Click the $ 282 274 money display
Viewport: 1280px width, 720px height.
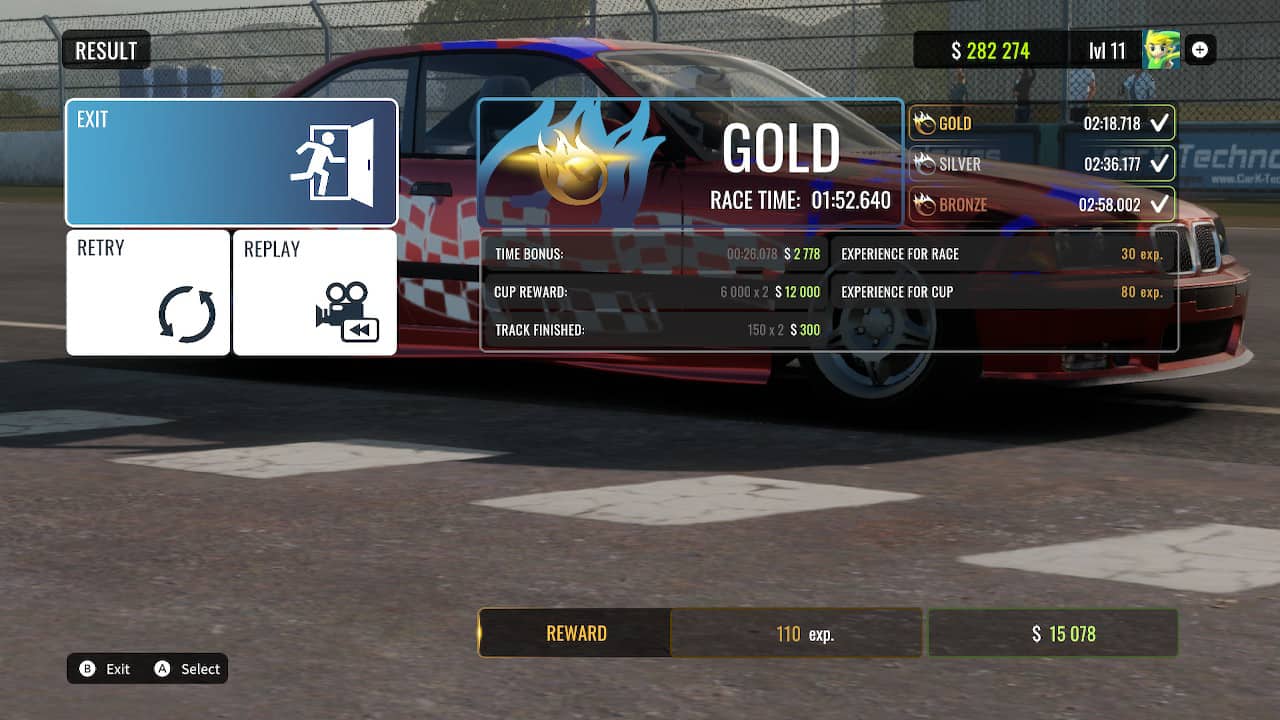[990, 50]
